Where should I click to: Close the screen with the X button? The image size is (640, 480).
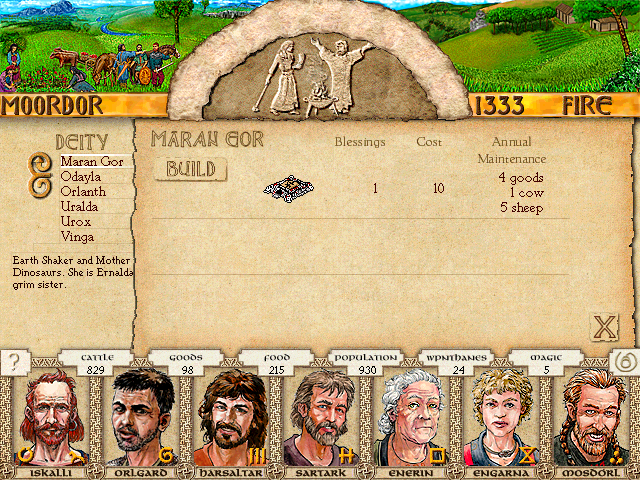coord(604,326)
